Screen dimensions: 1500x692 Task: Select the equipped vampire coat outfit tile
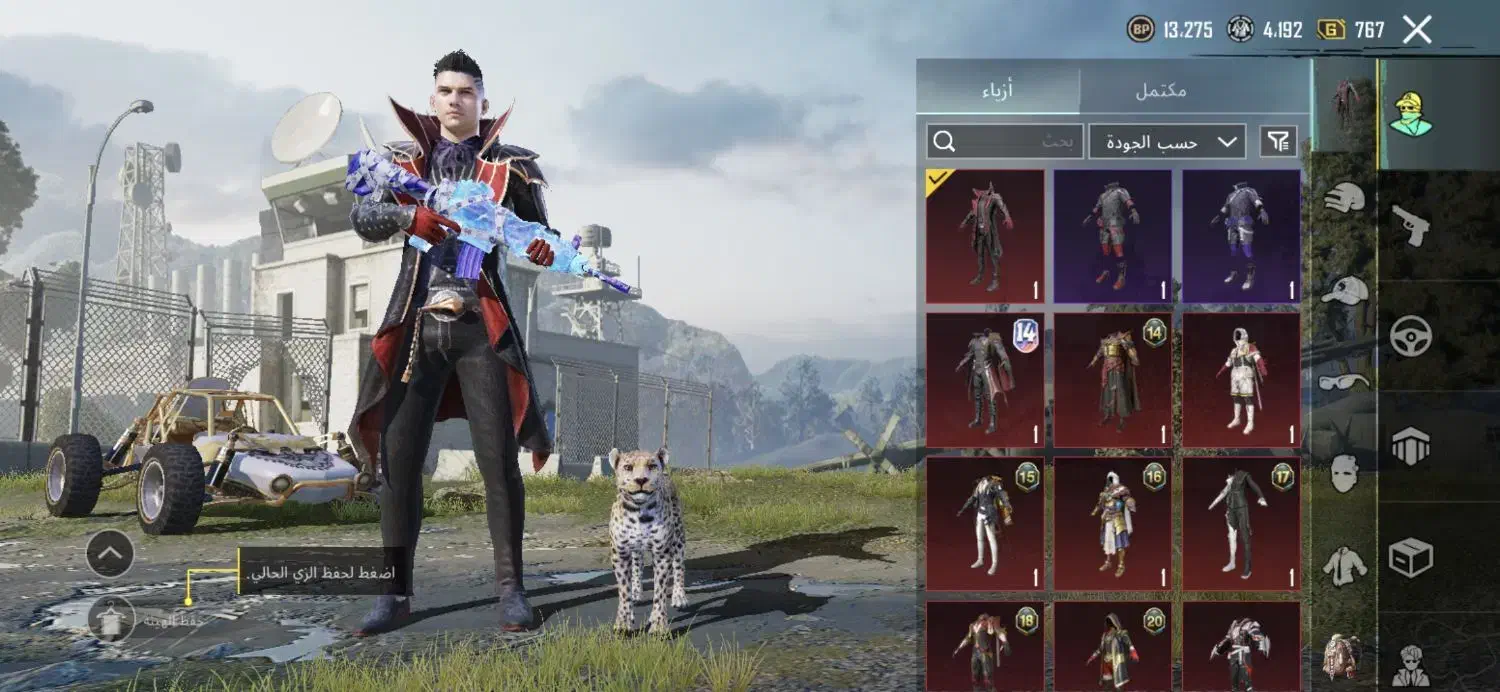pos(985,236)
